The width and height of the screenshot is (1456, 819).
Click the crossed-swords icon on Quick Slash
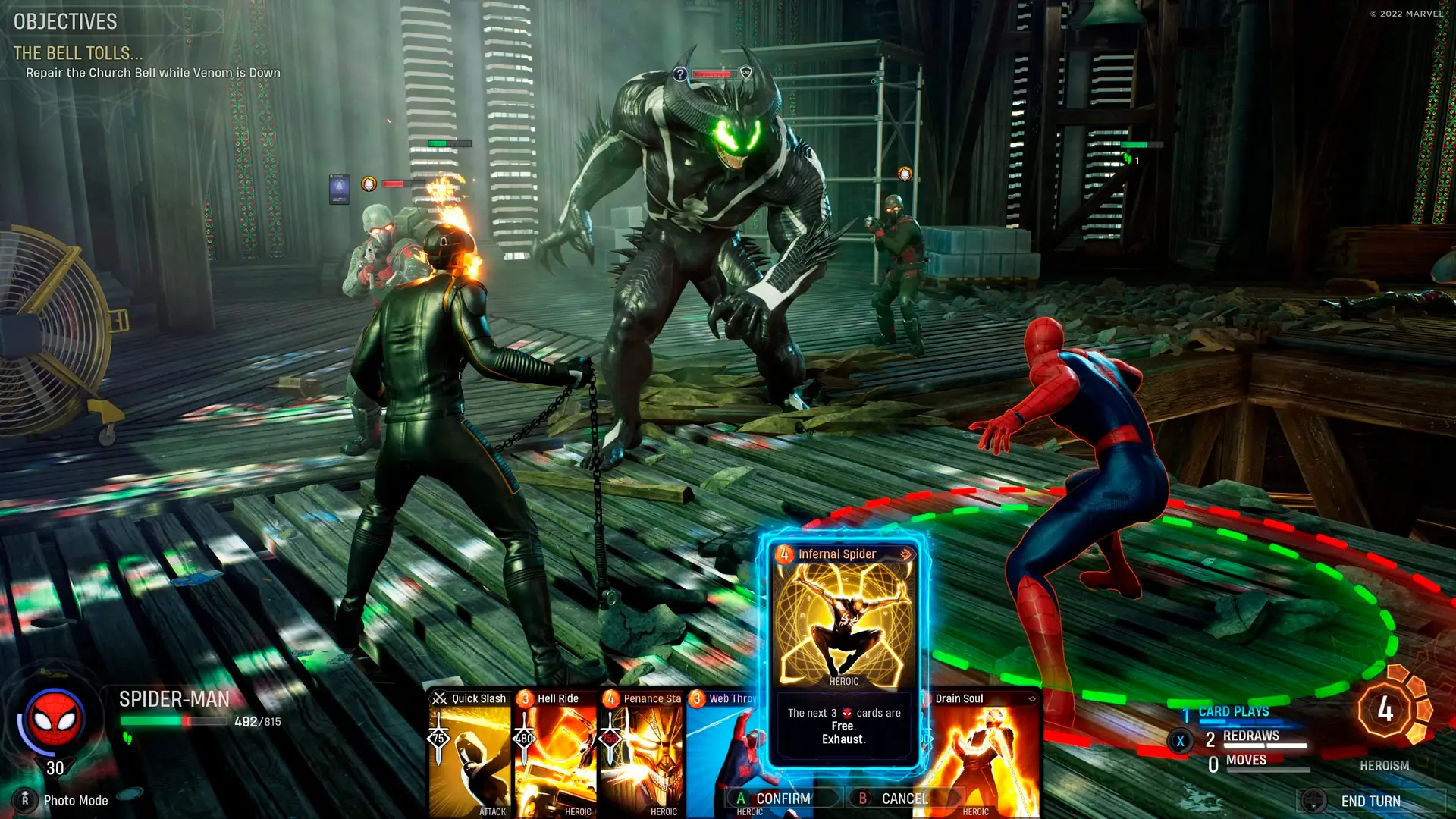click(438, 698)
